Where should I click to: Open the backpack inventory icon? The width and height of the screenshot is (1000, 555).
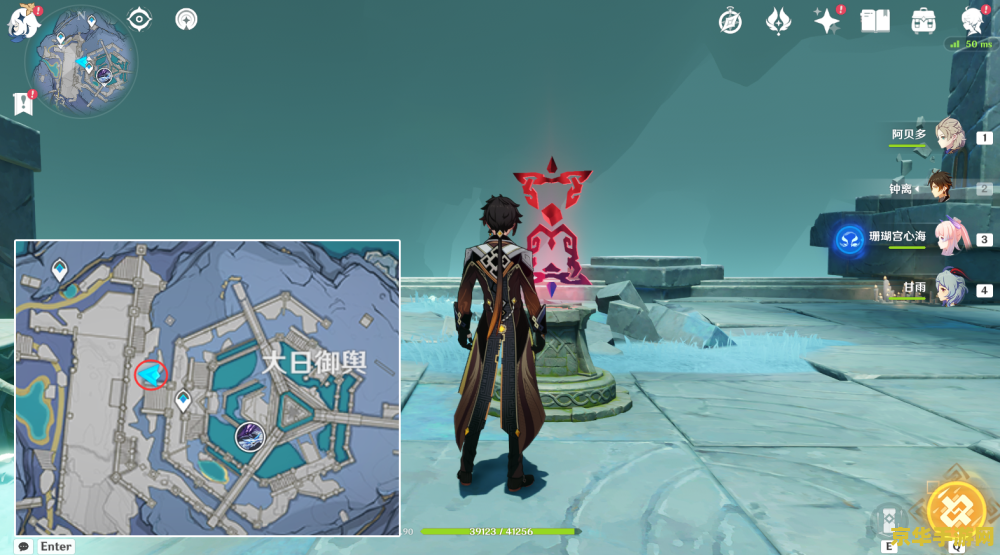(923, 21)
